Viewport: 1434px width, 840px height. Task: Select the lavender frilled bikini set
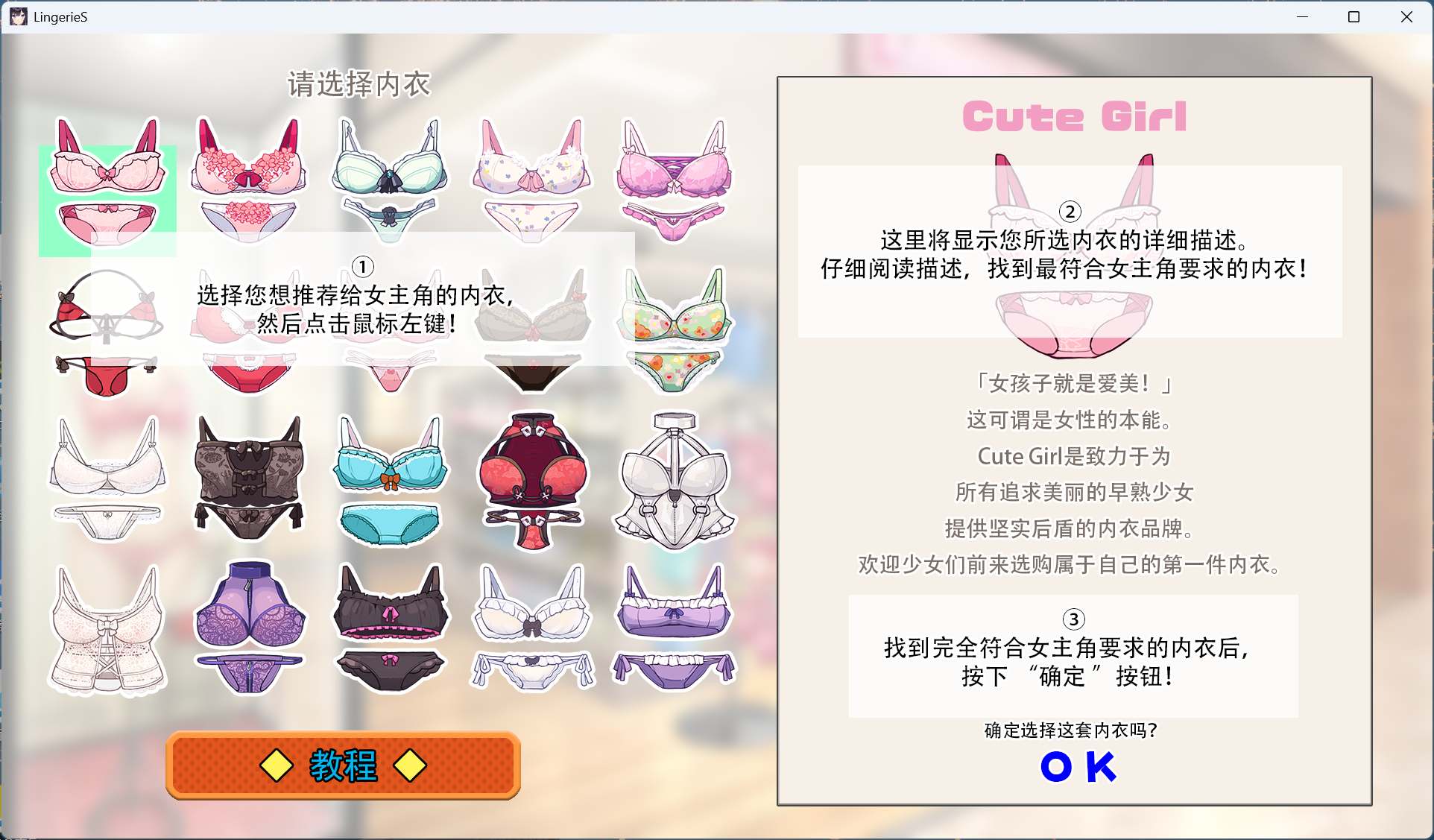click(x=673, y=630)
